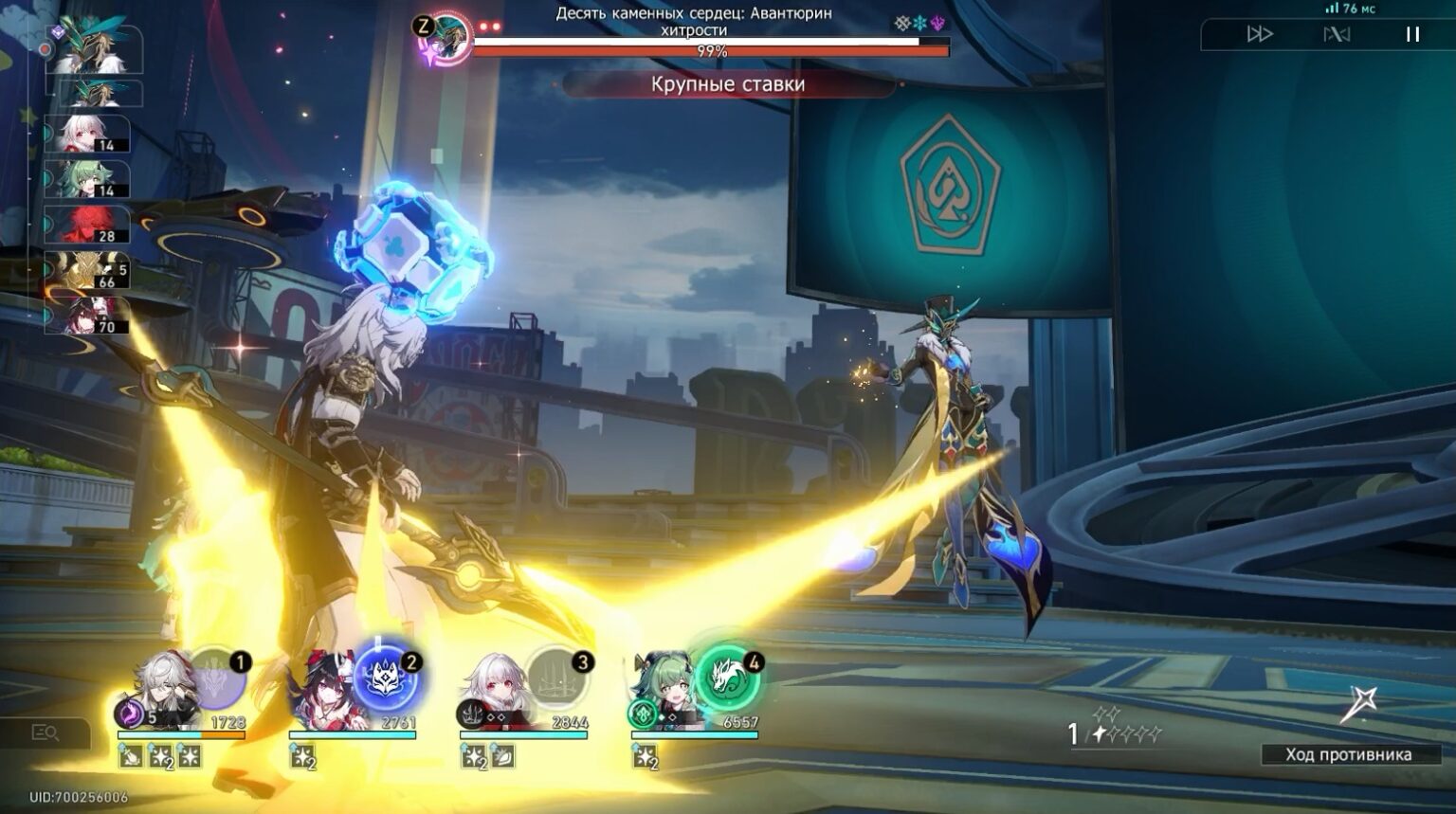Select the crown ultimate of slot 3
This screenshot has width=1456, height=814.
pos(557,678)
